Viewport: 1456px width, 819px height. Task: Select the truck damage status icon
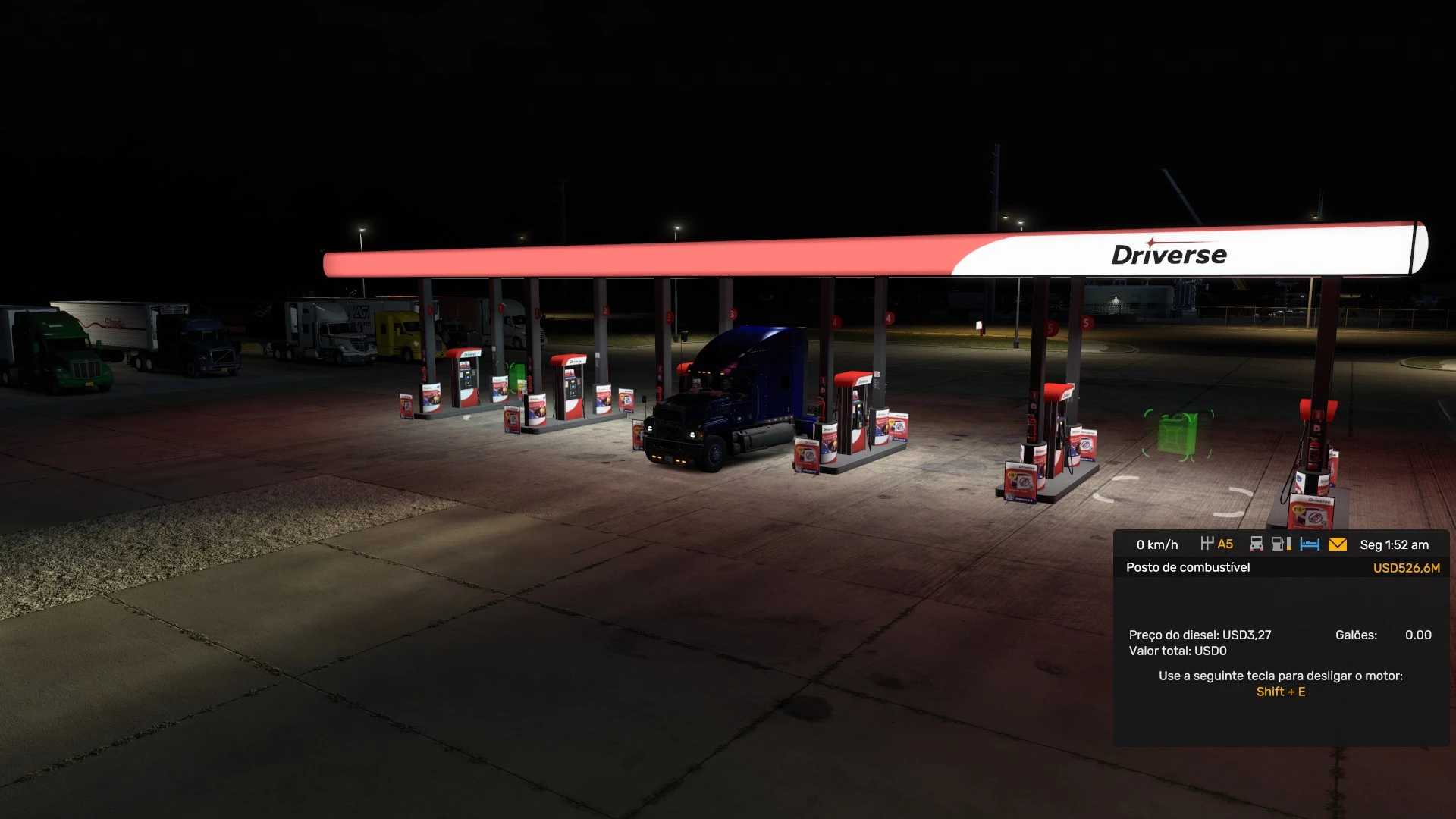pyautogui.click(x=1256, y=544)
